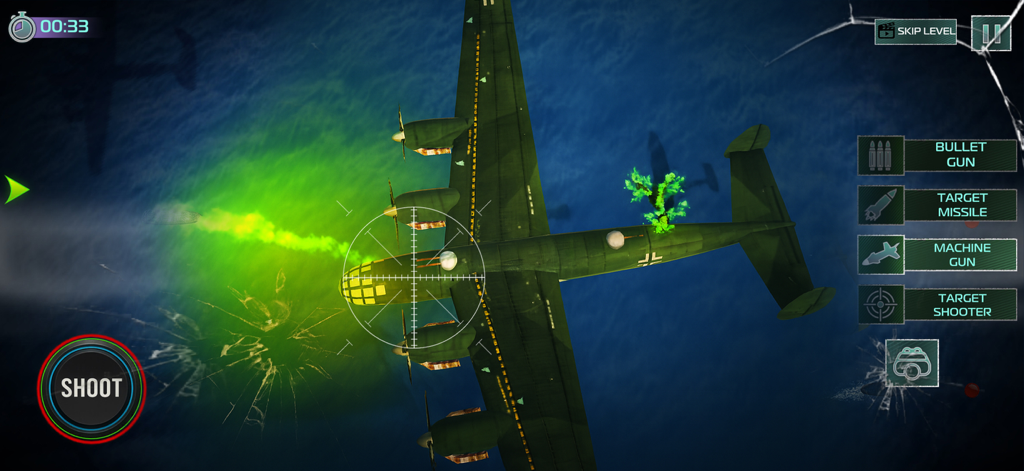Viewport: 1024px width, 471px height.
Task: Pause the game
Action: pos(991,33)
